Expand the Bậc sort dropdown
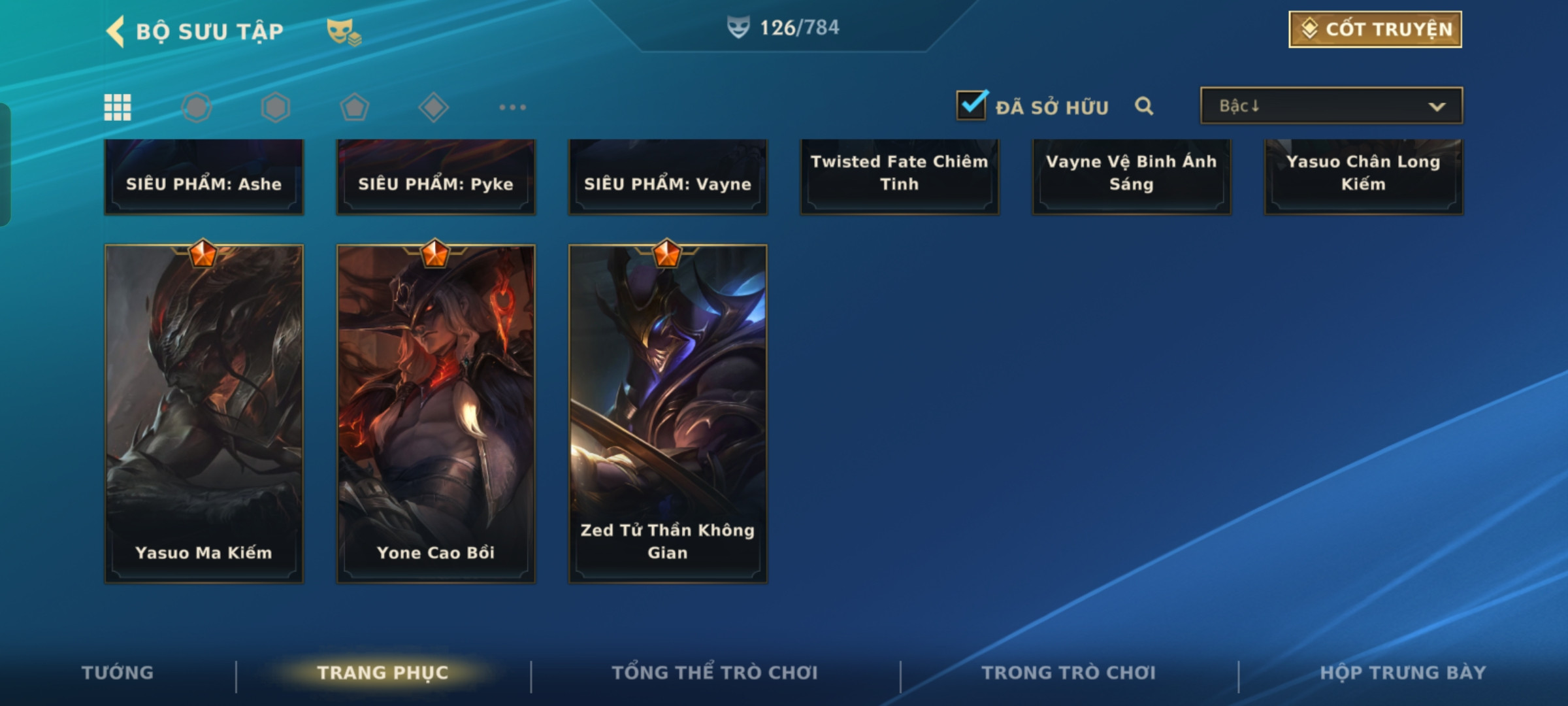Viewport: 1568px width, 706px height. pos(1331,106)
